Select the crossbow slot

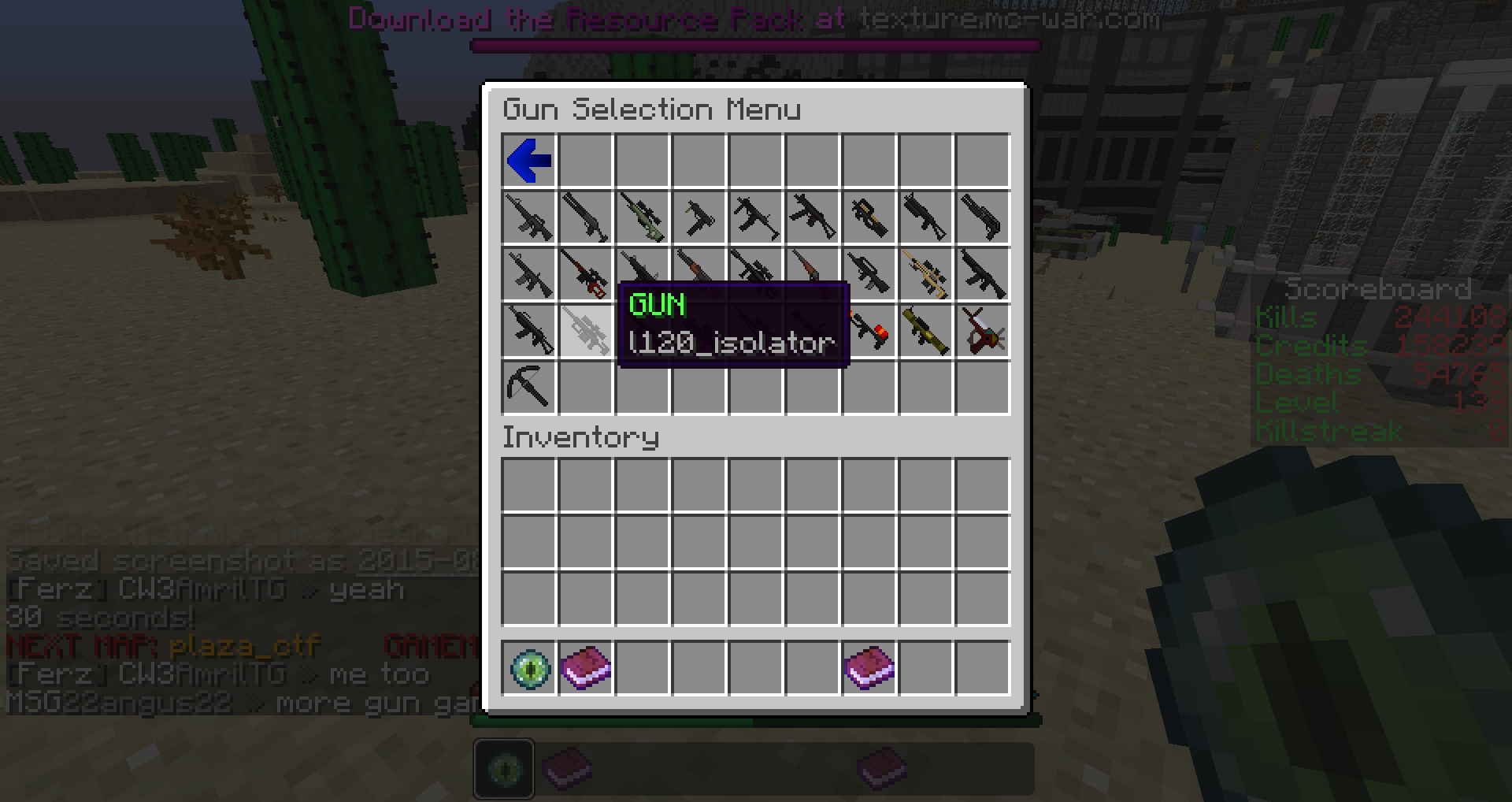click(x=529, y=388)
